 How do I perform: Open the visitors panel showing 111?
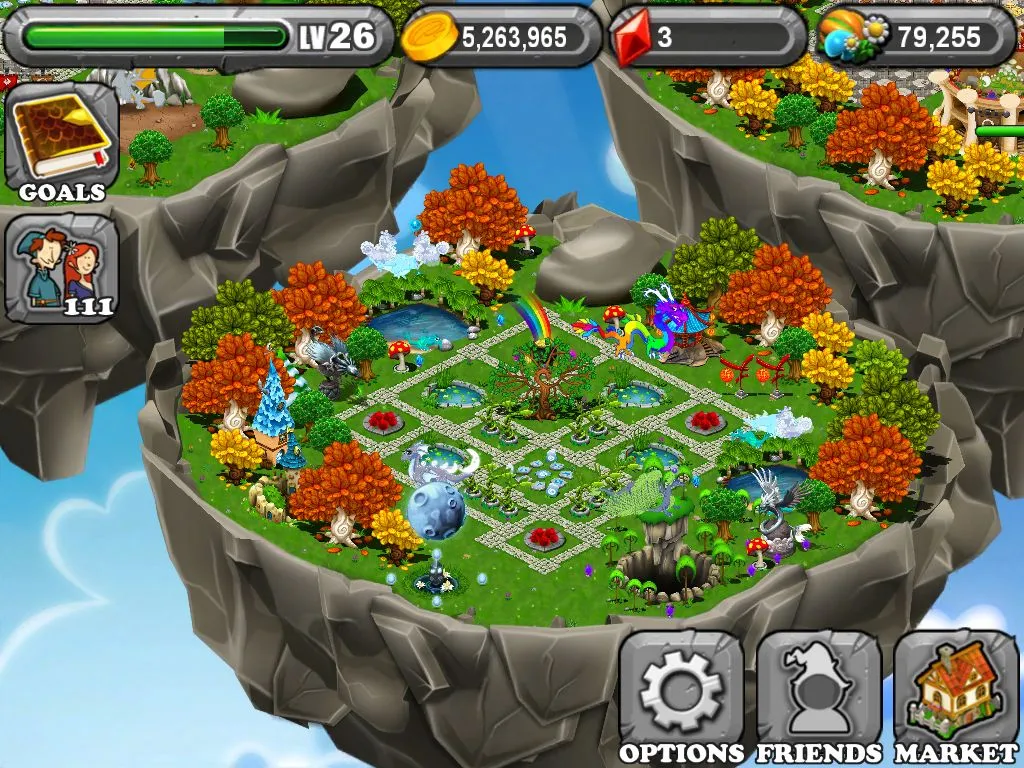point(62,268)
